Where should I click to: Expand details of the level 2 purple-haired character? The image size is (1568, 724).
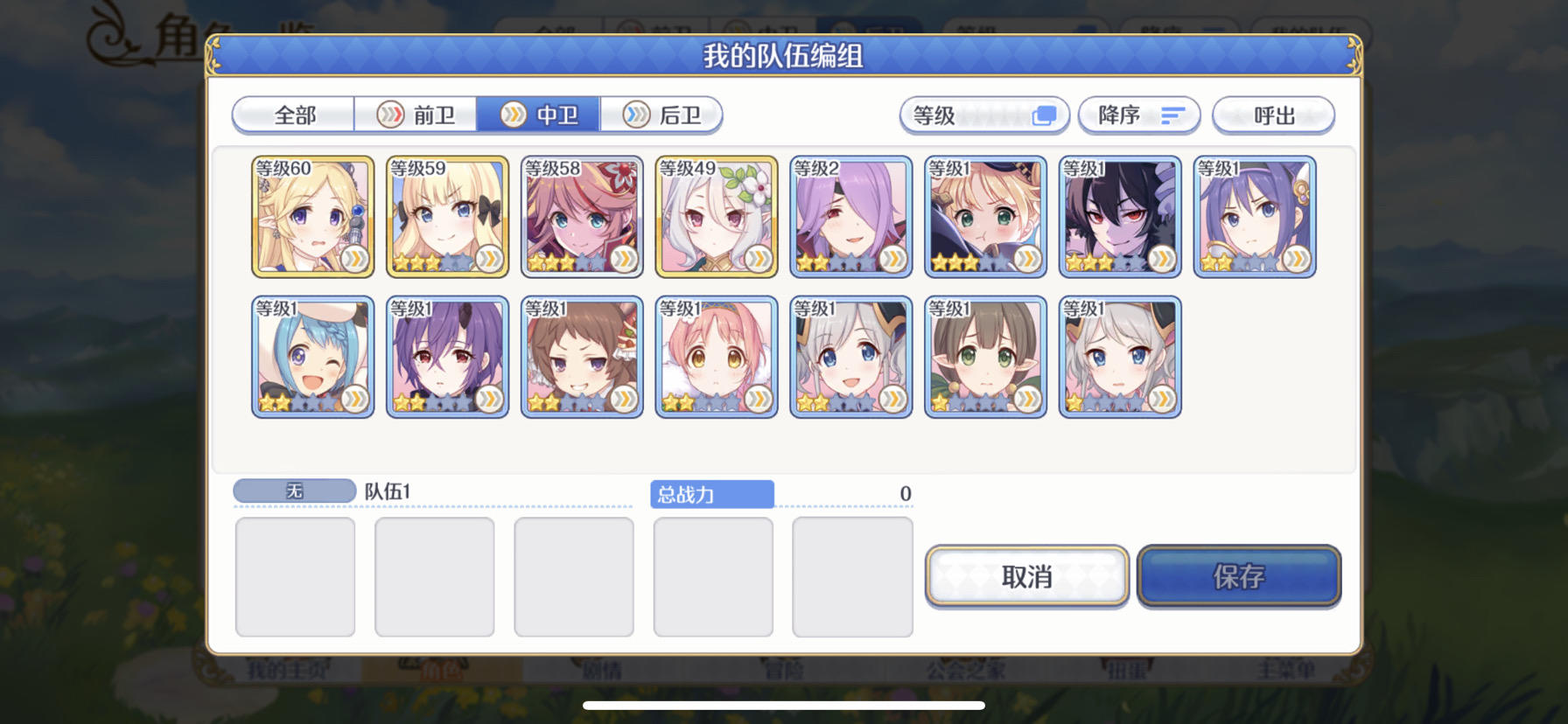pyautogui.click(x=895, y=260)
